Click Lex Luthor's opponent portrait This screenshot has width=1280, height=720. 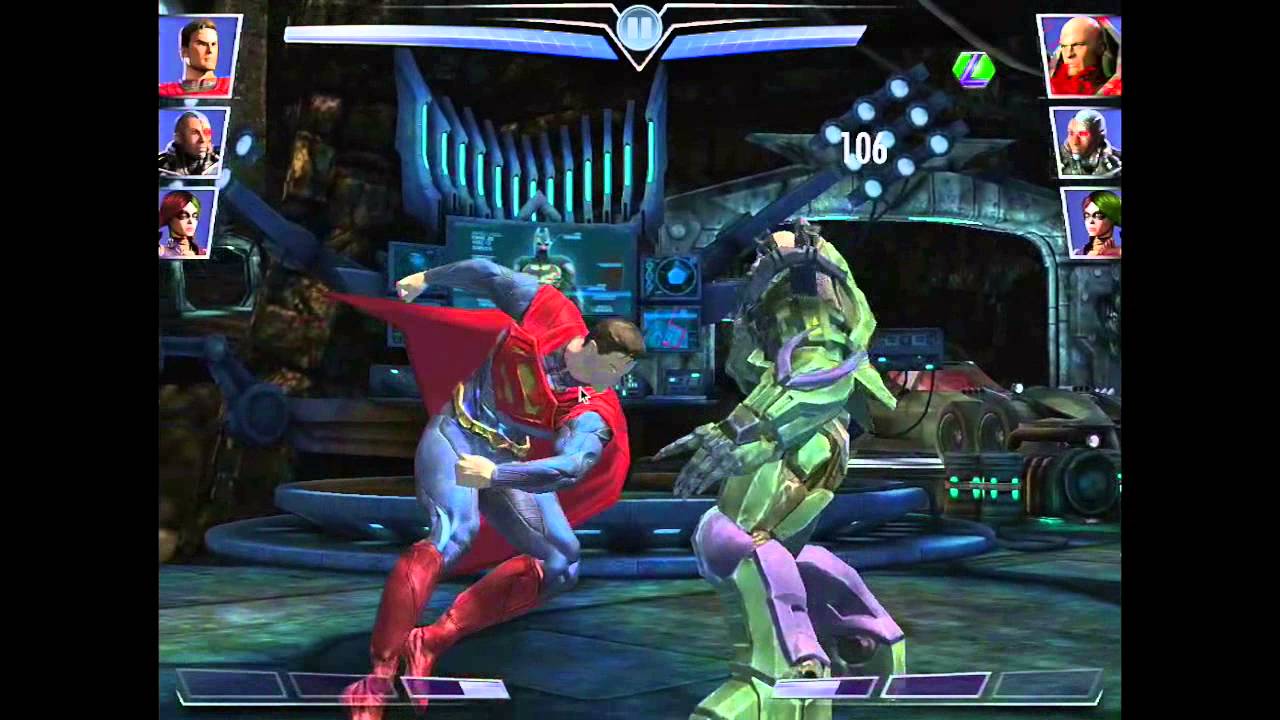[1080, 56]
